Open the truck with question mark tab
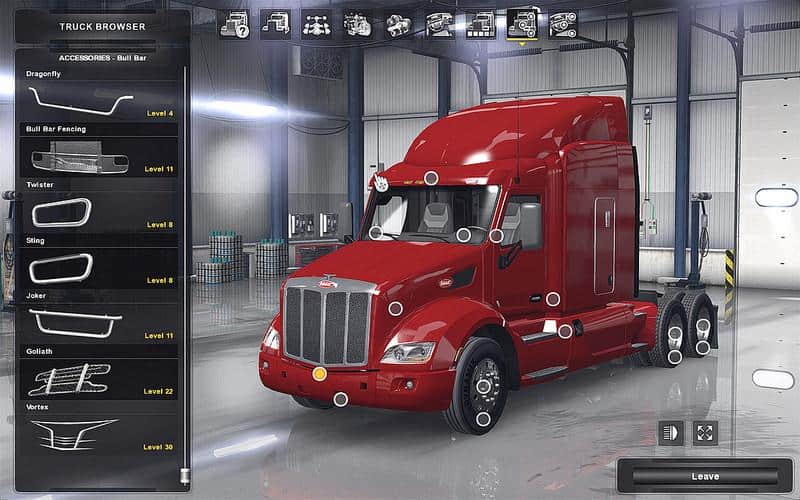The image size is (800, 500). [234, 24]
